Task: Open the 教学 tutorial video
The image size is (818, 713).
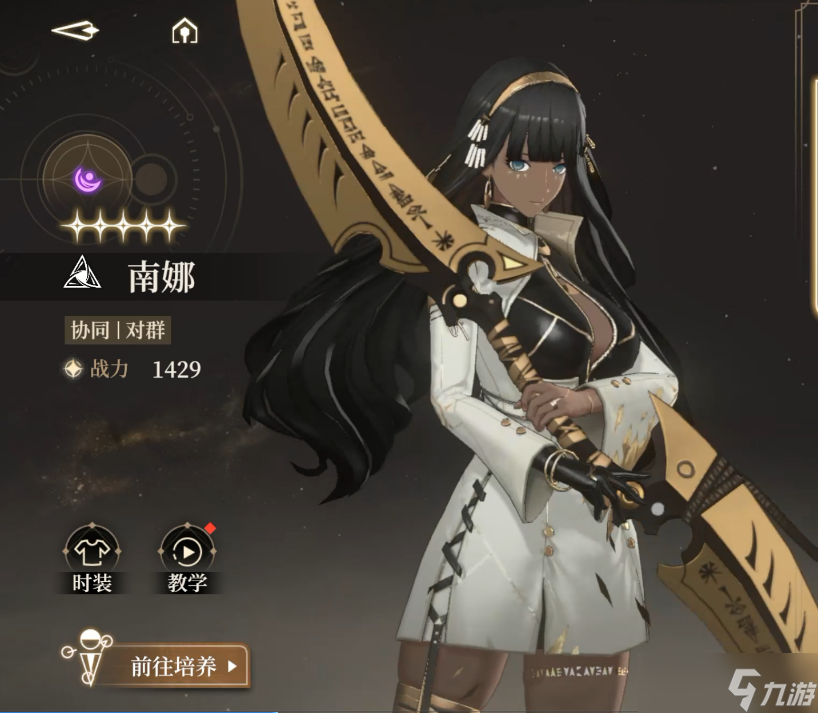Action: tap(187, 551)
